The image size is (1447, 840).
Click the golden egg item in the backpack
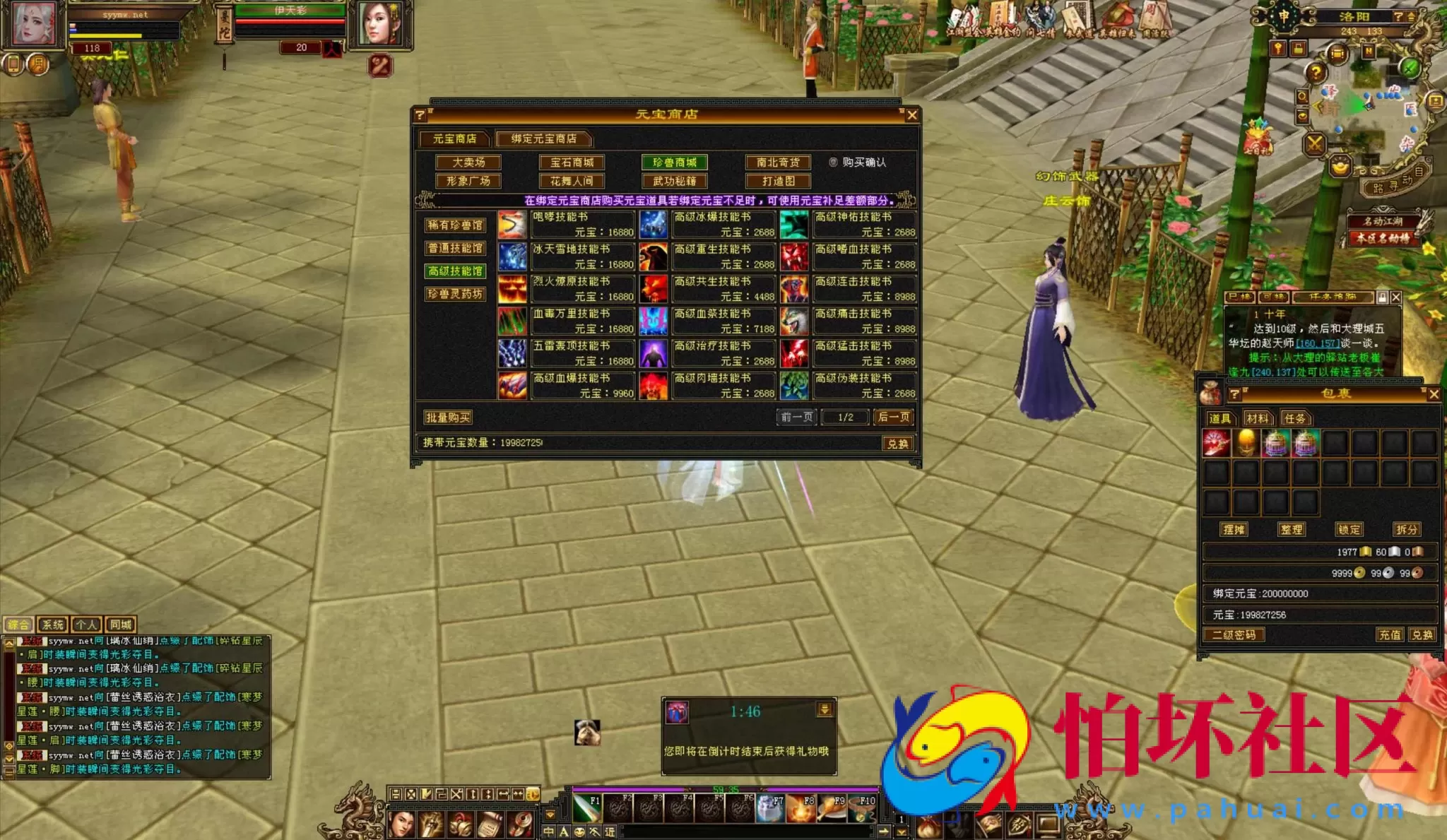click(x=1247, y=443)
